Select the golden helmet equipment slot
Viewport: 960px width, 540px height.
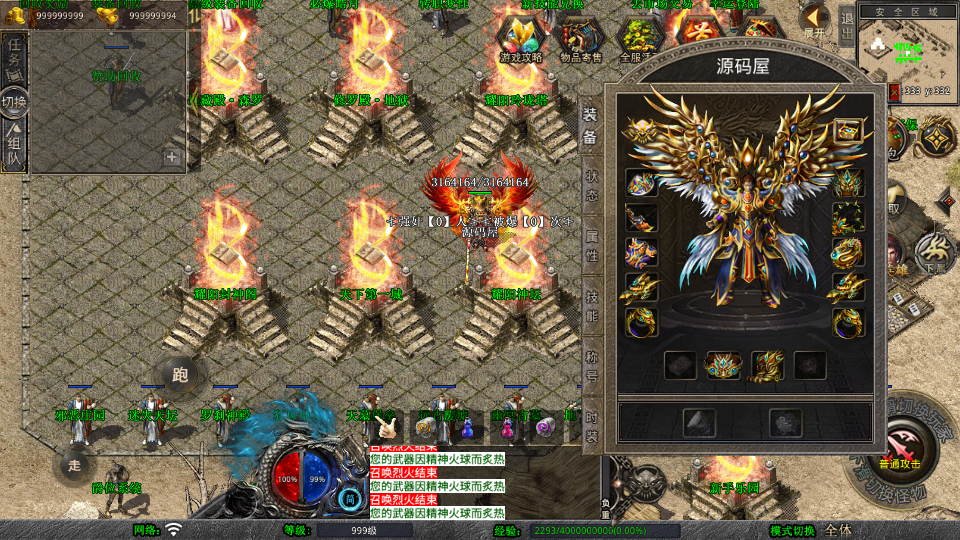638,130
